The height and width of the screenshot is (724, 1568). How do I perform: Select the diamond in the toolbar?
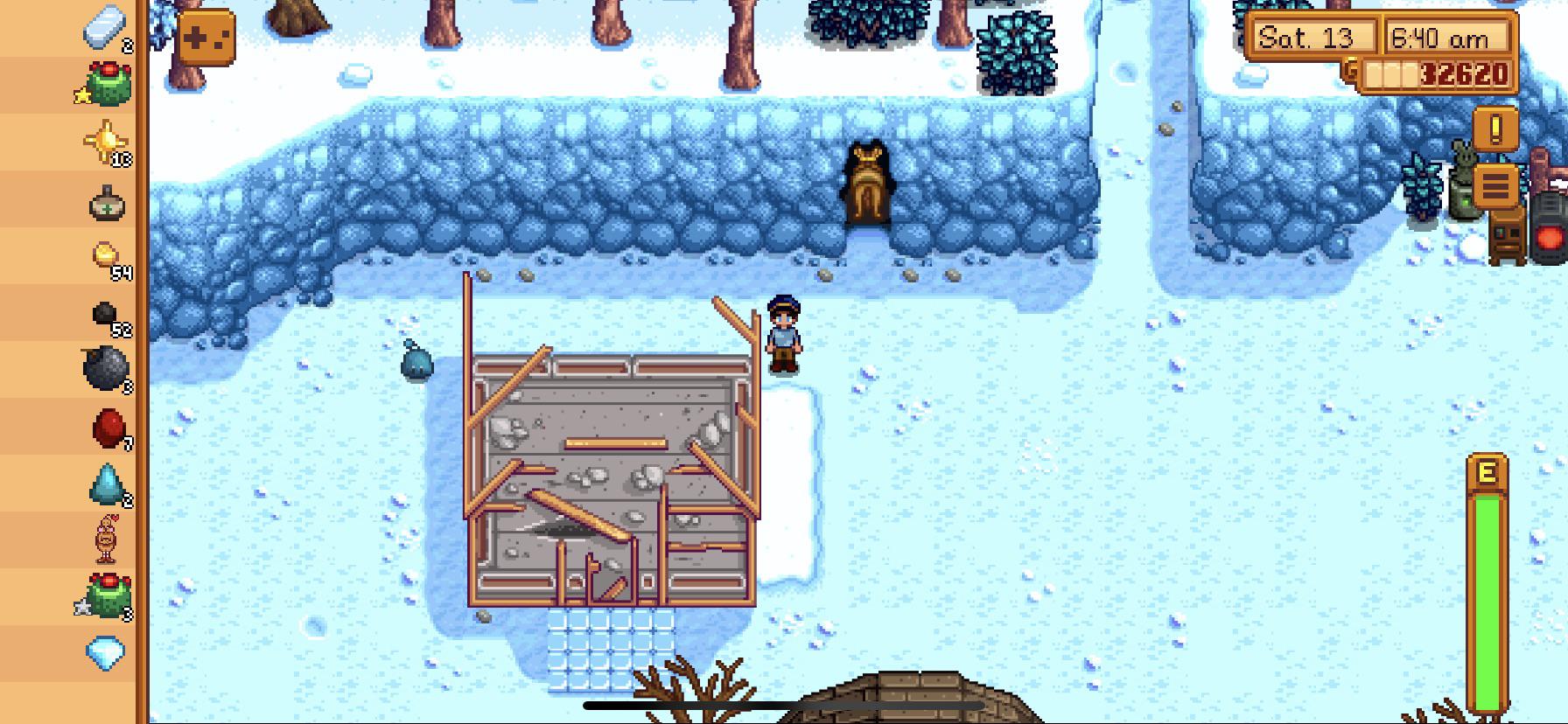click(x=105, y=653)
